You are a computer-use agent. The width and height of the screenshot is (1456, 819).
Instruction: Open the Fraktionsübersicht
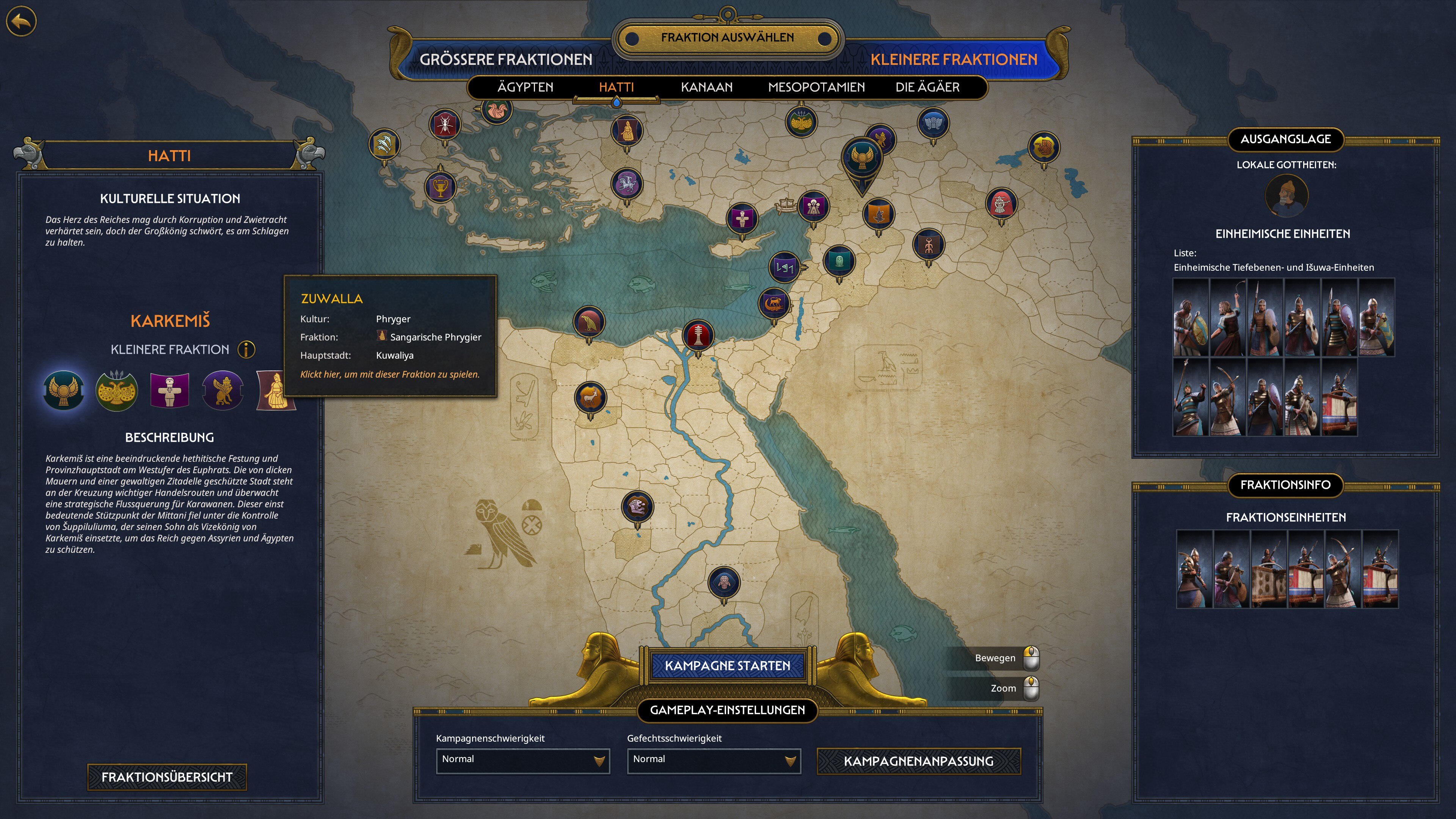click(167, 777)
